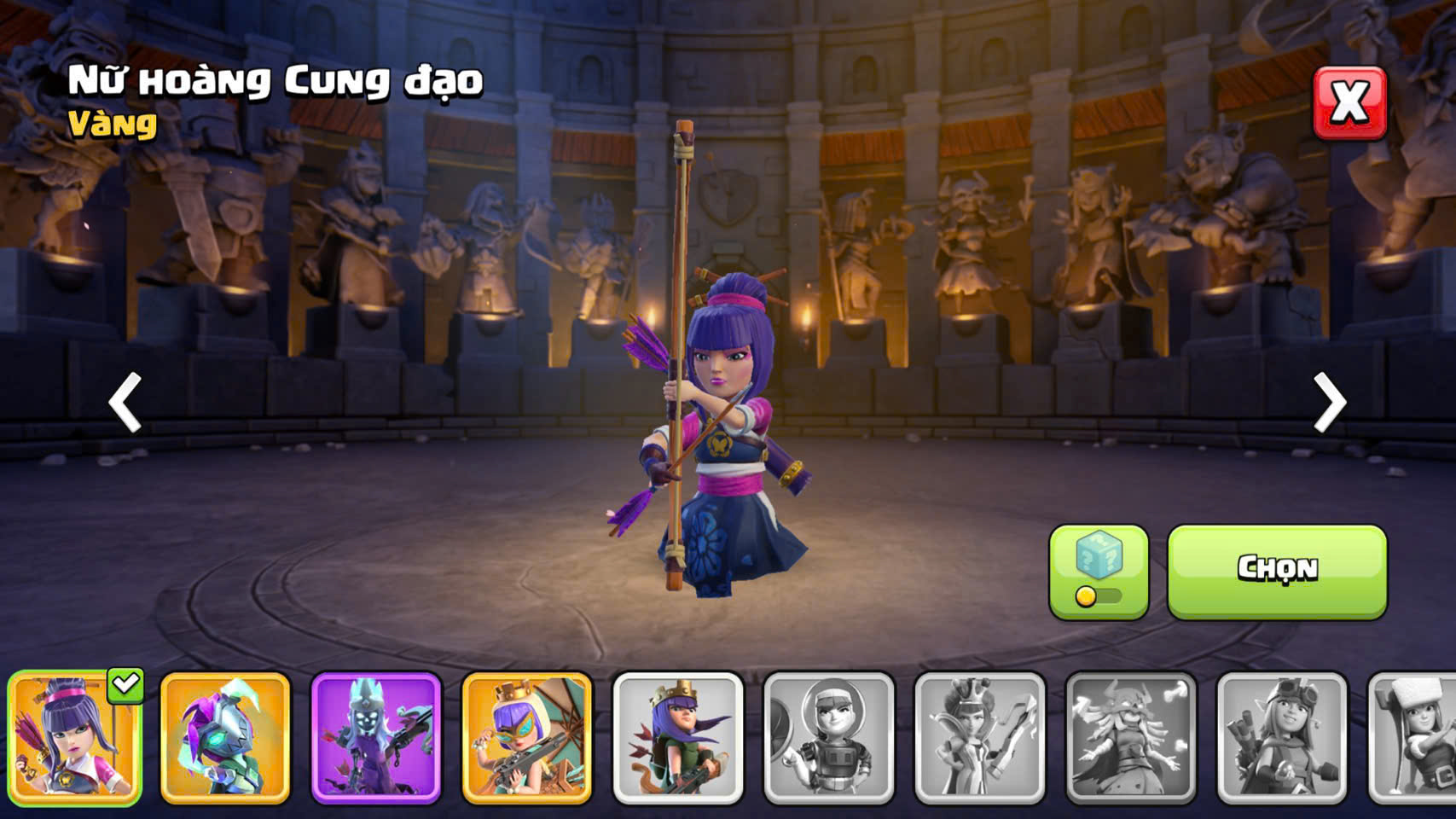Preview the locked astronaut helmet queen skin

click(x=828, y=738)
